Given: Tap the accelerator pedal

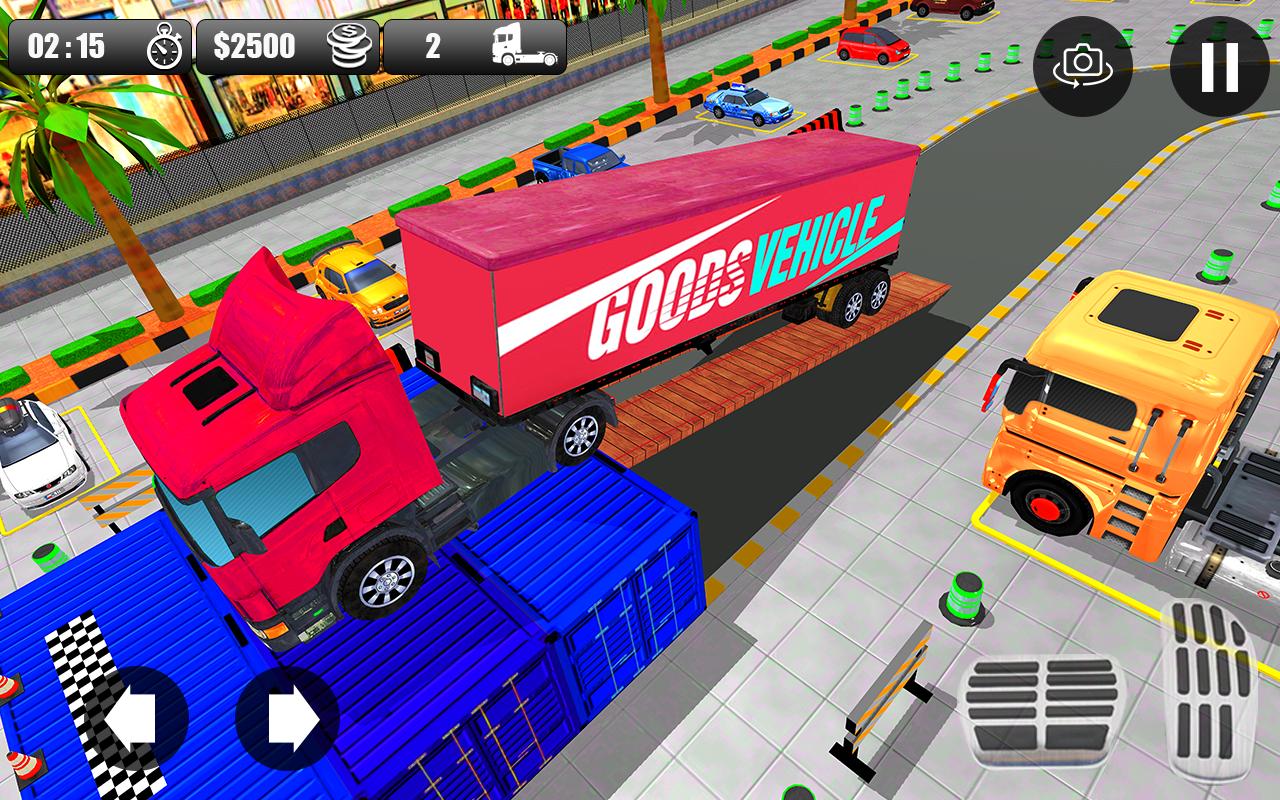Looking at the screenshot, I should click(1210, 690).
